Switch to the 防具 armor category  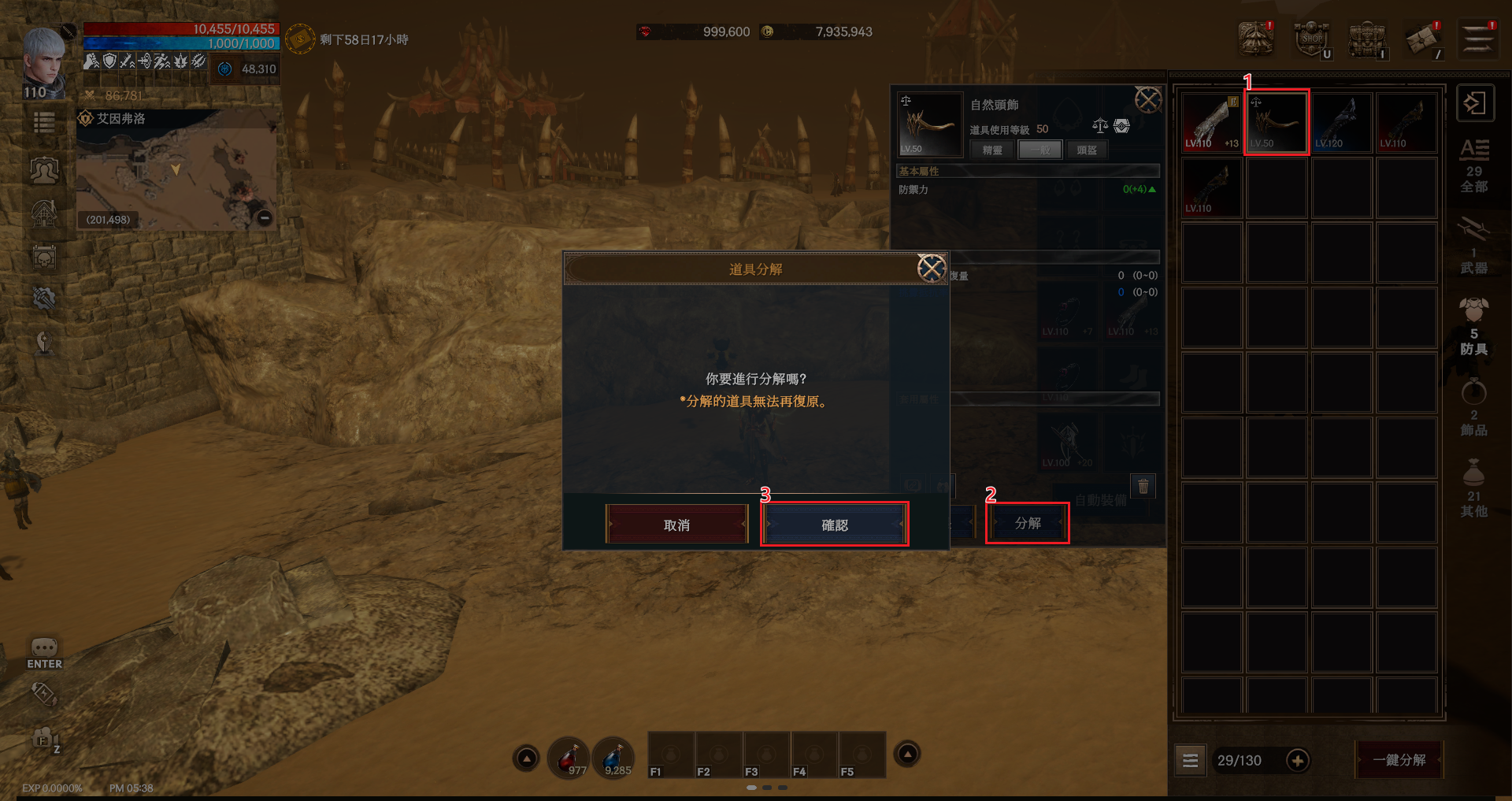pyautogui.click(x=1473, y=328)
